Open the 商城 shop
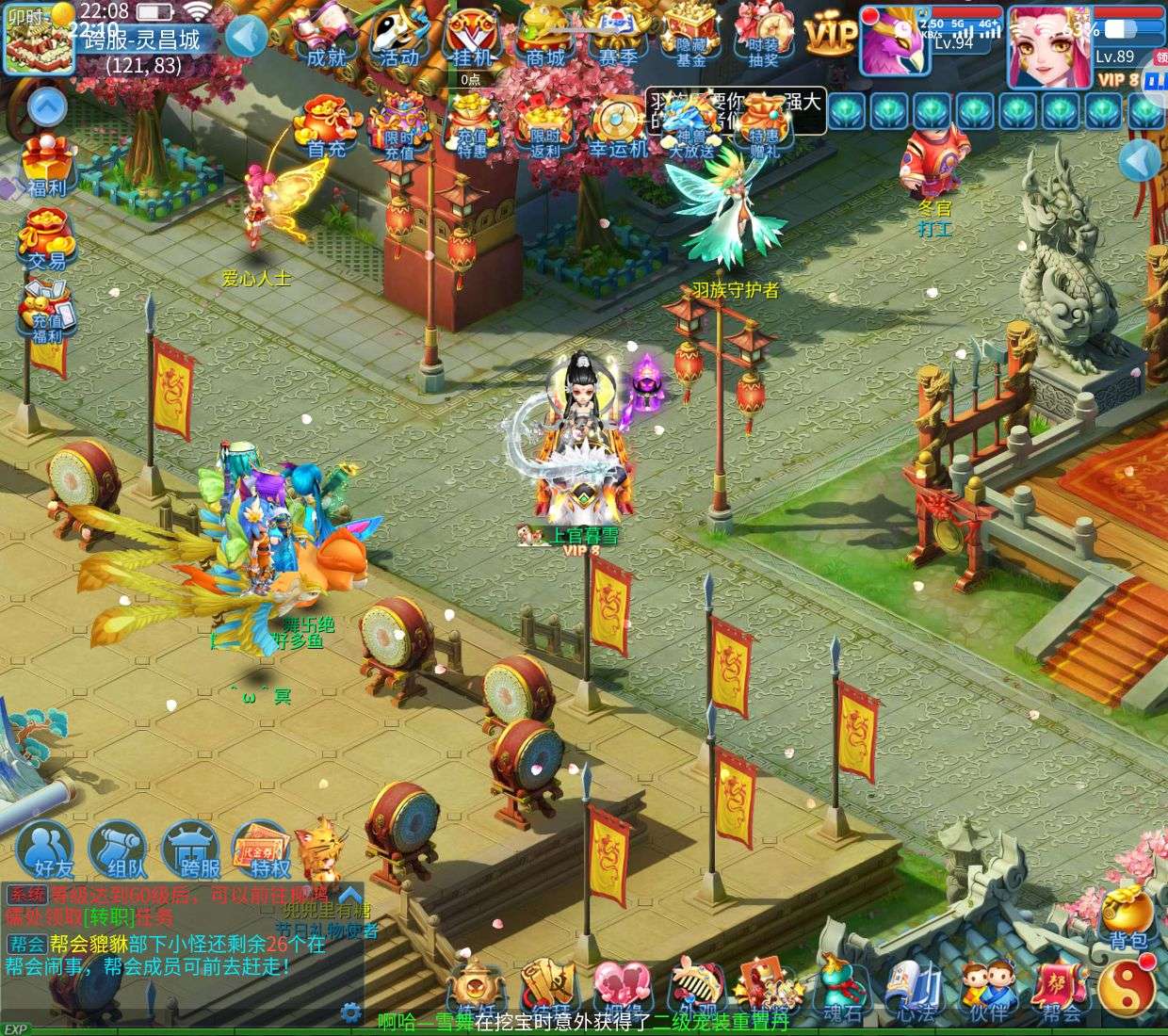1168x1036 pixels. (545, 40)
